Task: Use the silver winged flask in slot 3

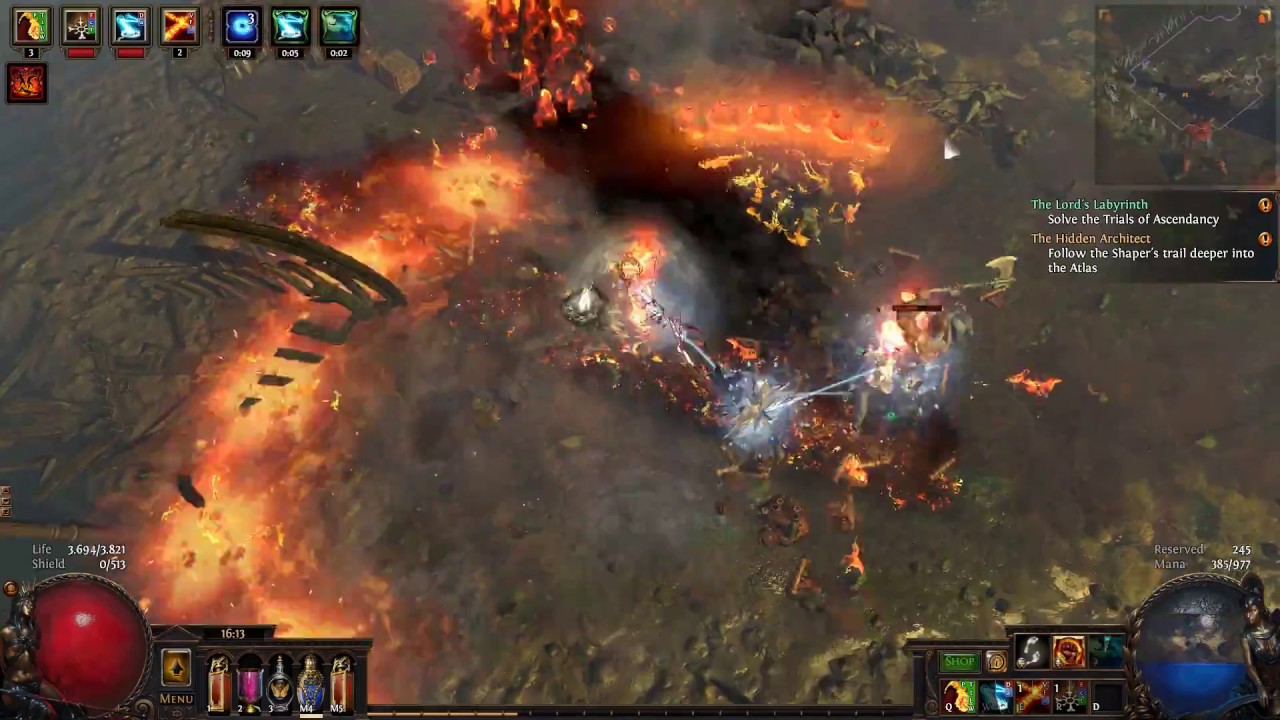Action: 280,684
